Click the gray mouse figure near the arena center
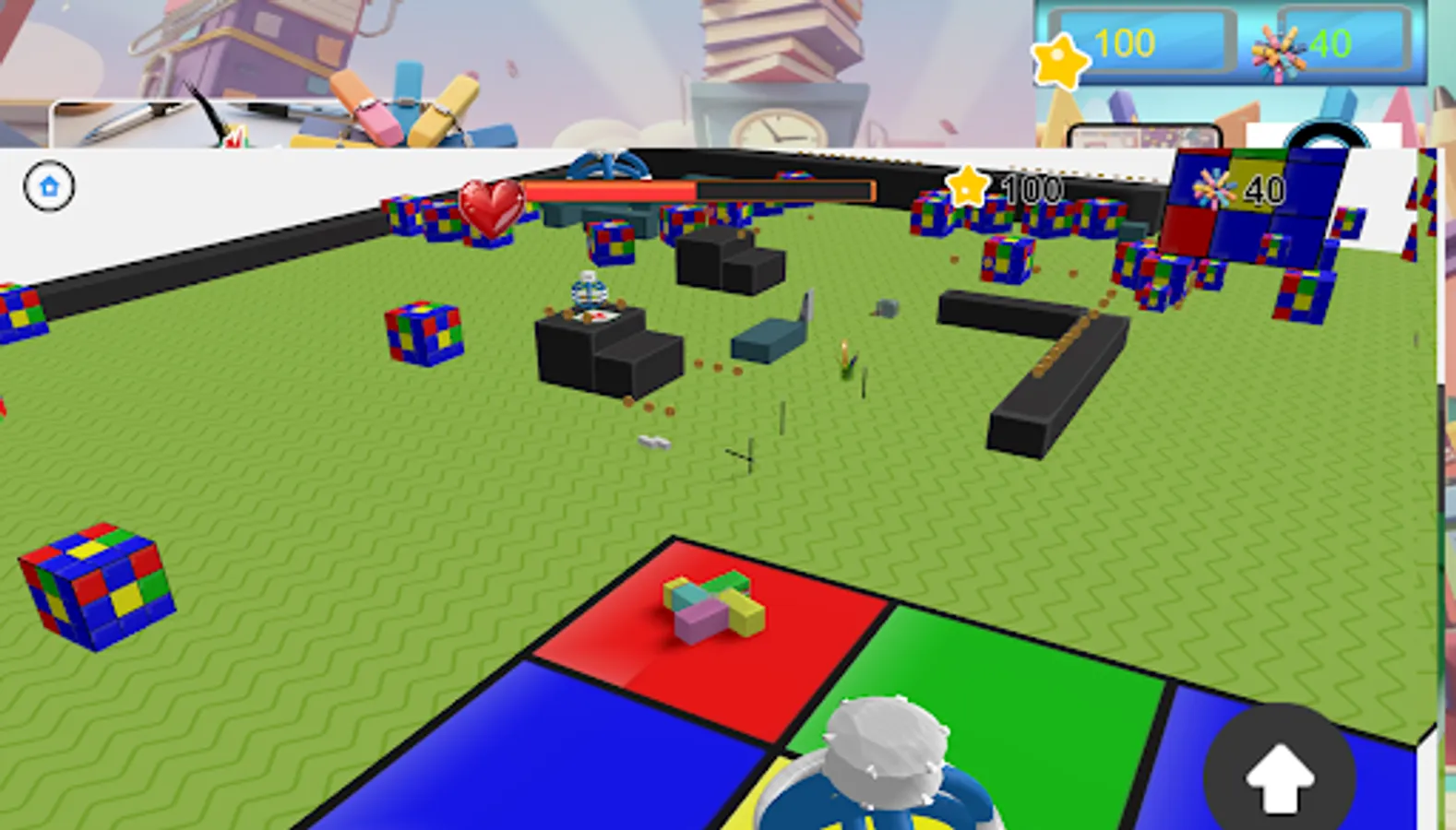This screenshot has width=1456, height=830. click(886, 310)
